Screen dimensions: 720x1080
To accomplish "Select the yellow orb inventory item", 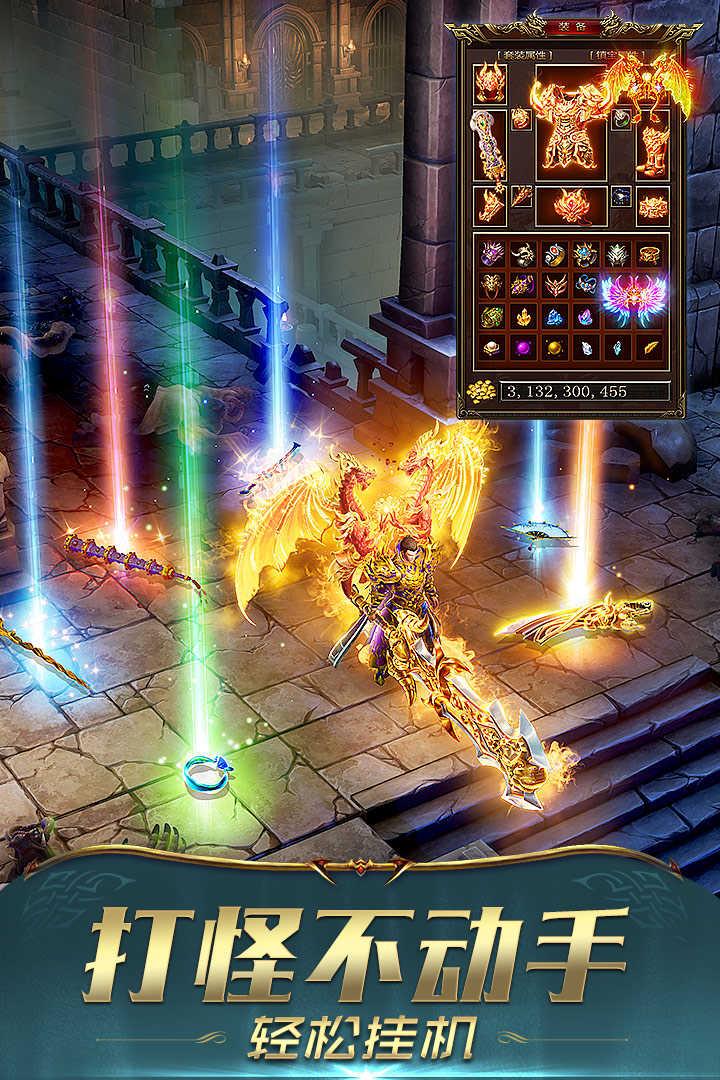I will pyautogui.click(x=554, y=348).
